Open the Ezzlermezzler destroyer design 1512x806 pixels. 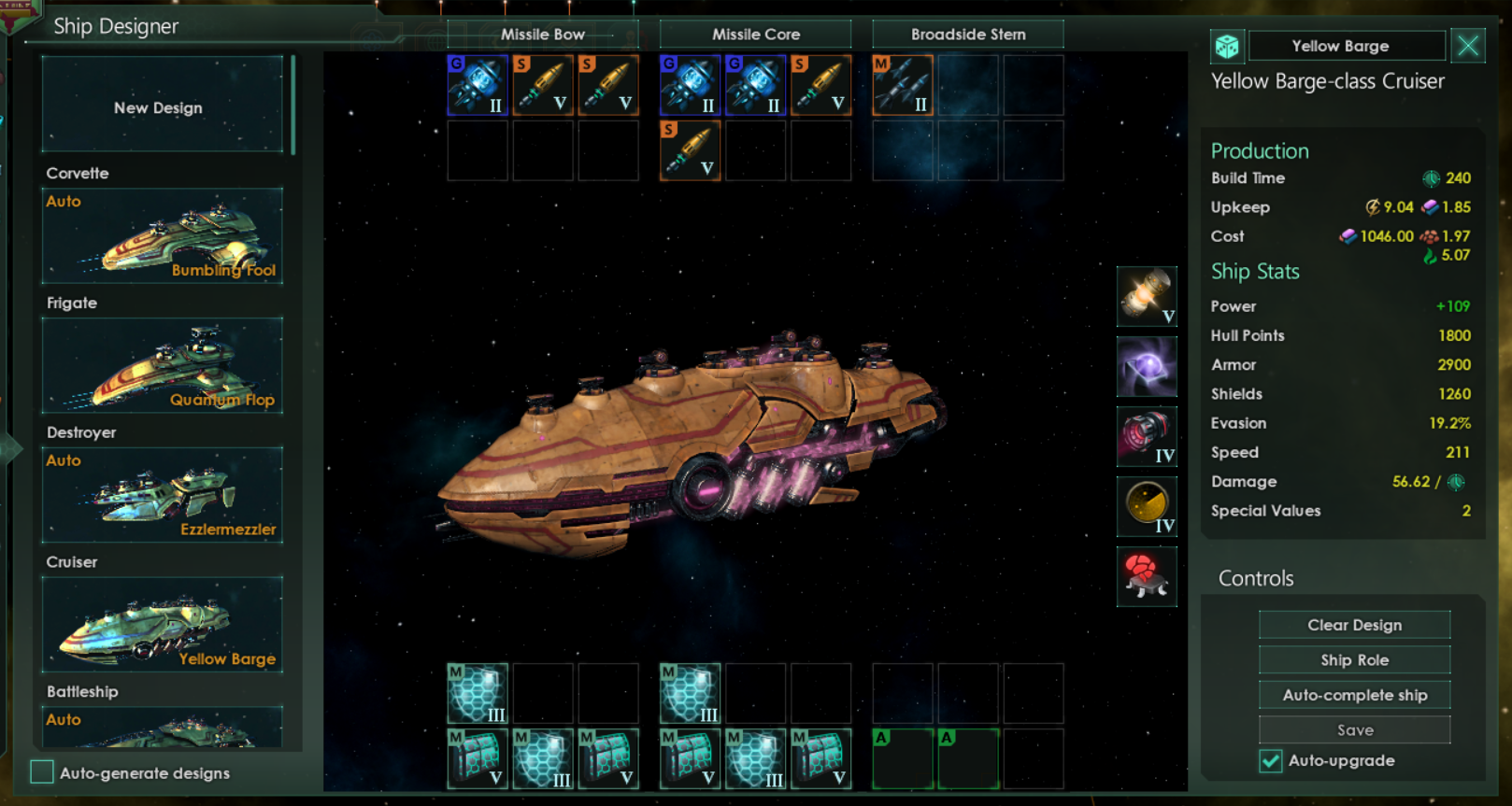(x=162, y=496)
